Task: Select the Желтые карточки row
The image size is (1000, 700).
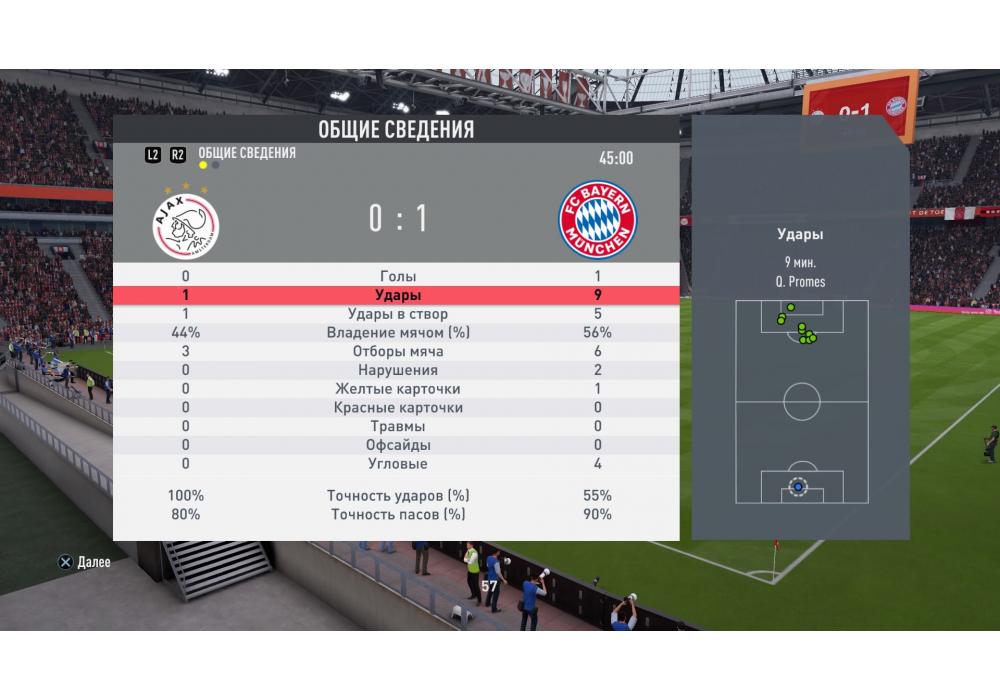Action: pos(397,389)
